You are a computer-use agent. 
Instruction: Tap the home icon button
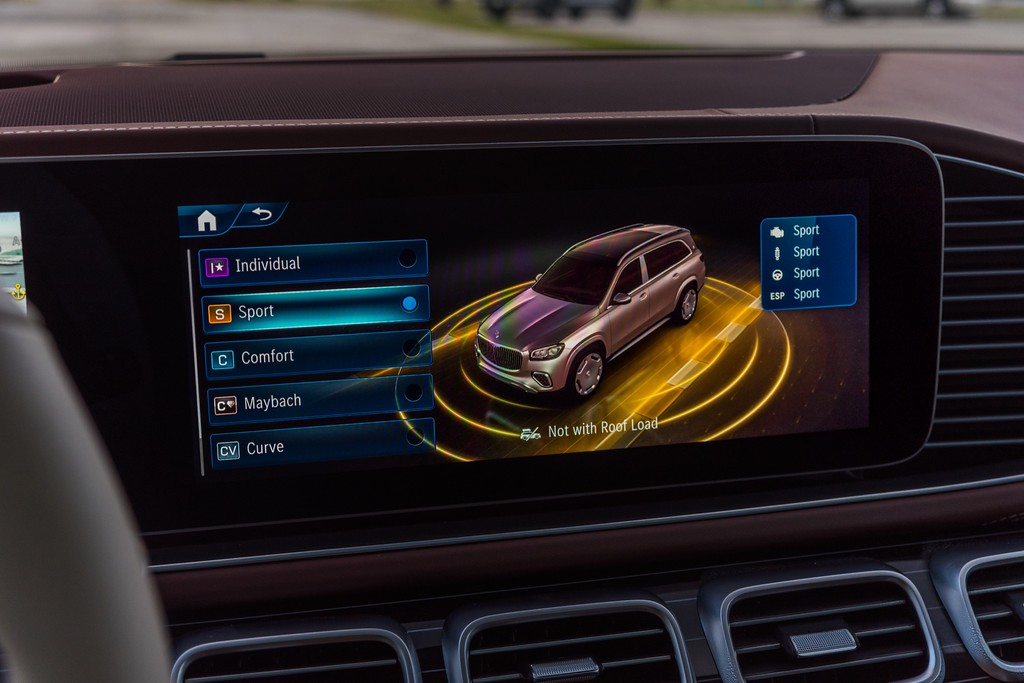207,220
